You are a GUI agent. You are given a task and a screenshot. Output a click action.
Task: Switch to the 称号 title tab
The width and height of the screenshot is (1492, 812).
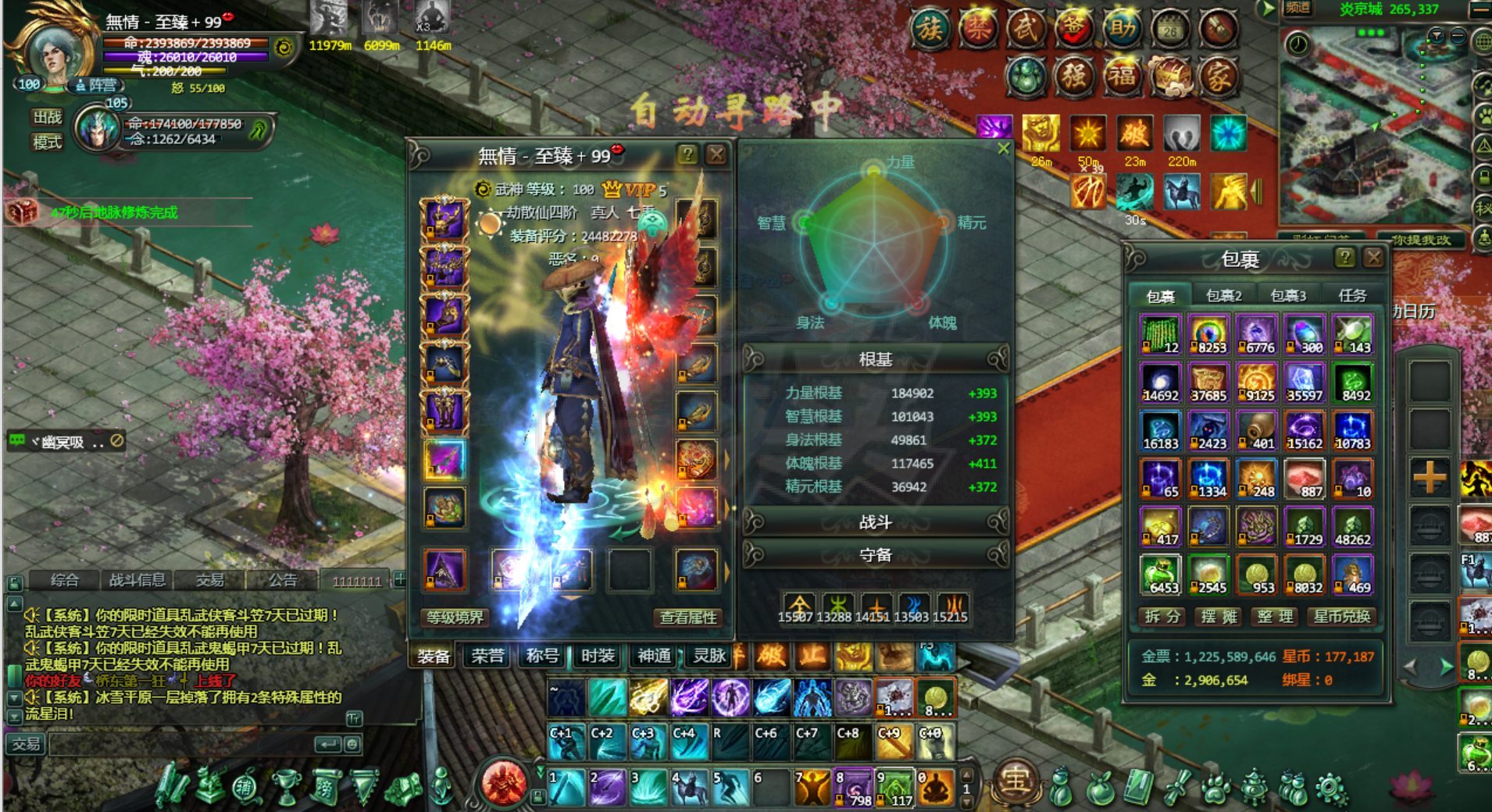542,656
